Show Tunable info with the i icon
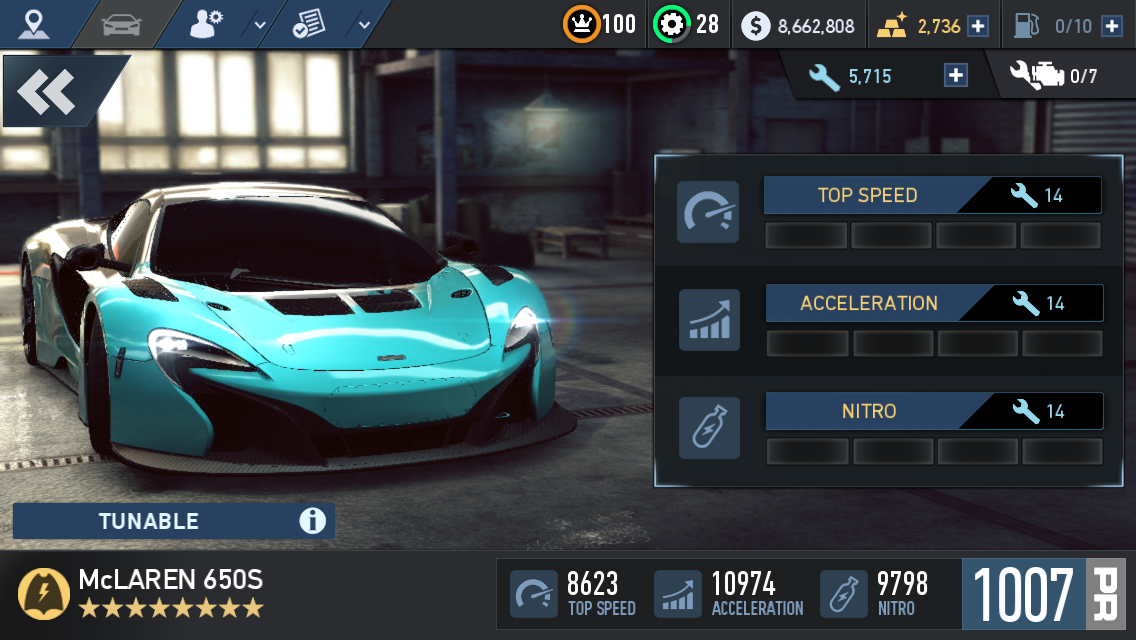Image resolution: width=1136 pixels, height=640 pixels. pos(312,521)
